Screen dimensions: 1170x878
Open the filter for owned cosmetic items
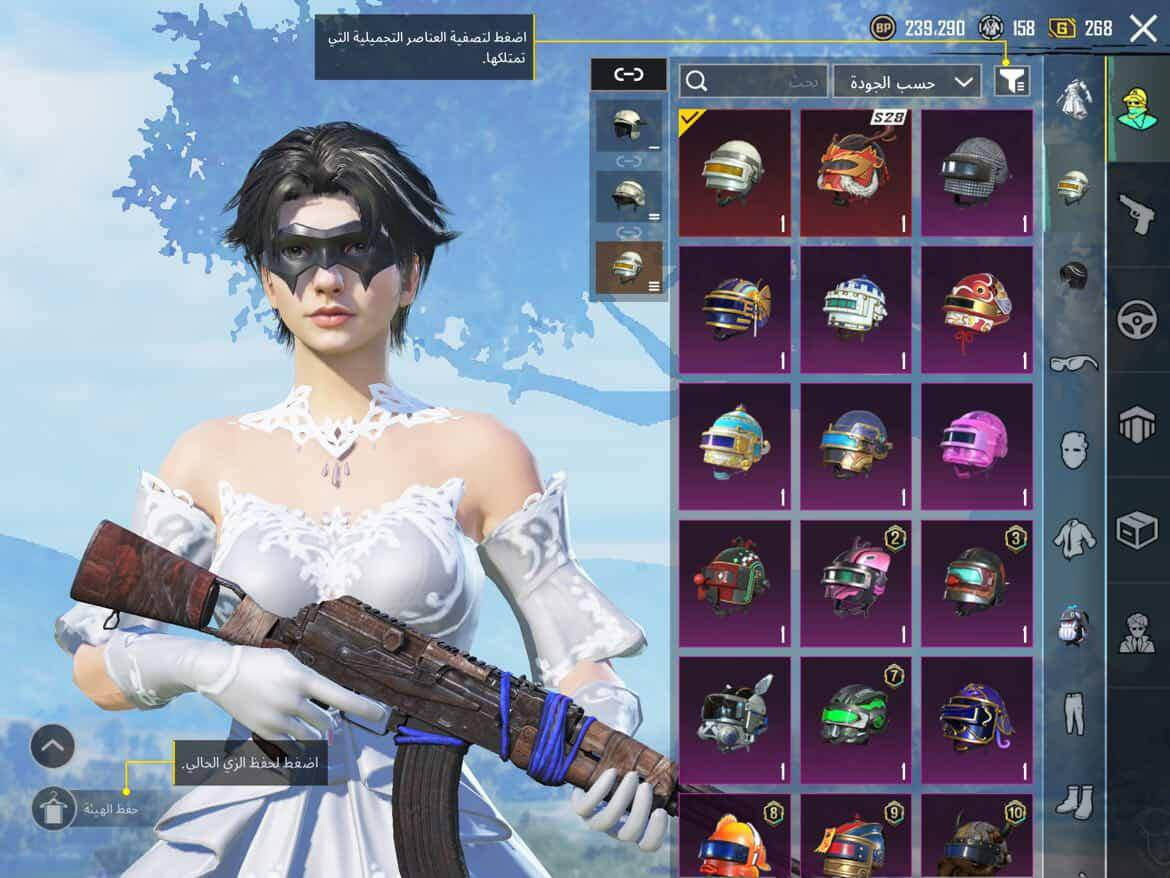click(x=1012, y=81)
